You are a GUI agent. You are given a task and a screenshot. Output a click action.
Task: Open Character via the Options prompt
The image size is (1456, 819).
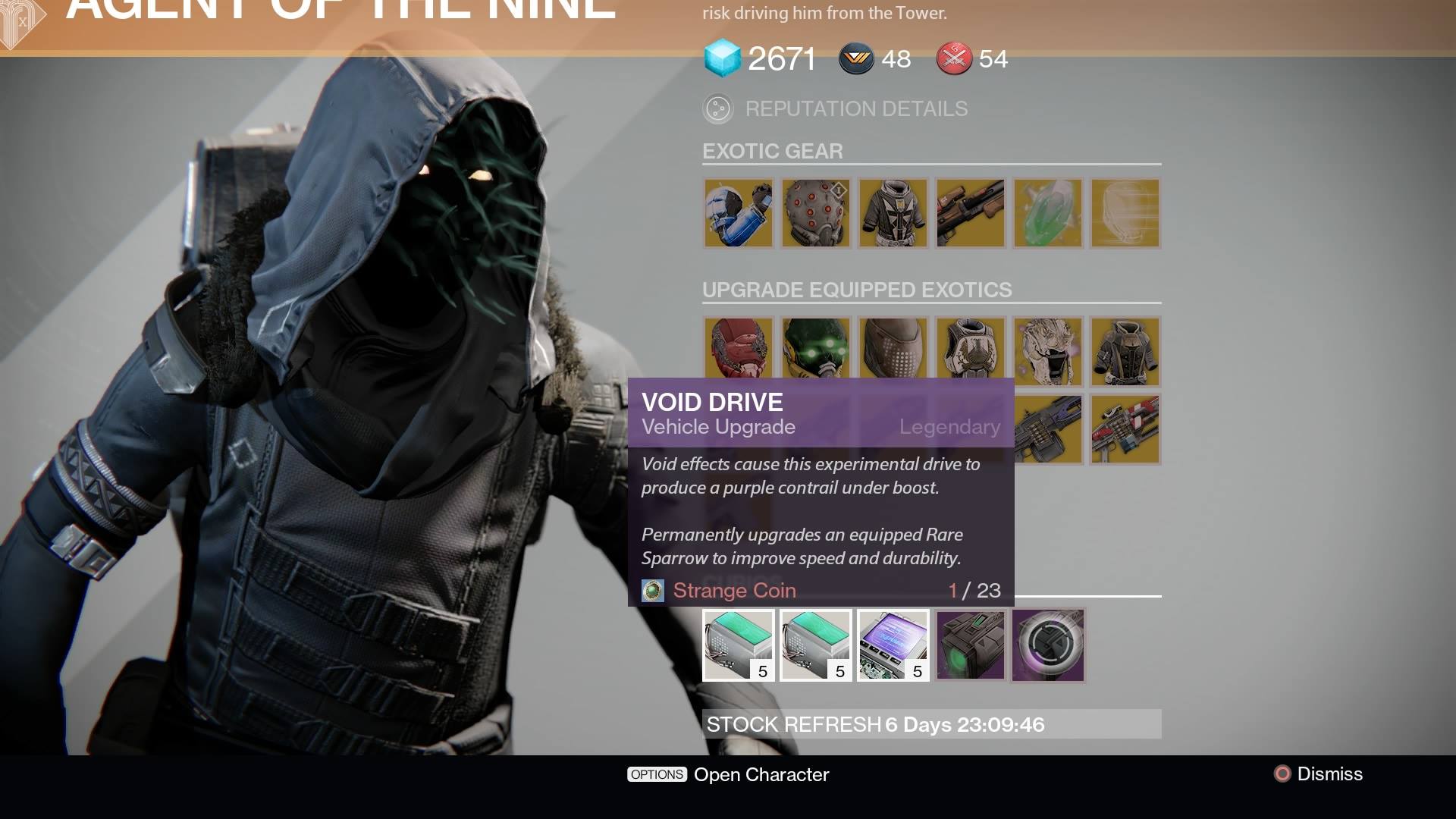728,774
